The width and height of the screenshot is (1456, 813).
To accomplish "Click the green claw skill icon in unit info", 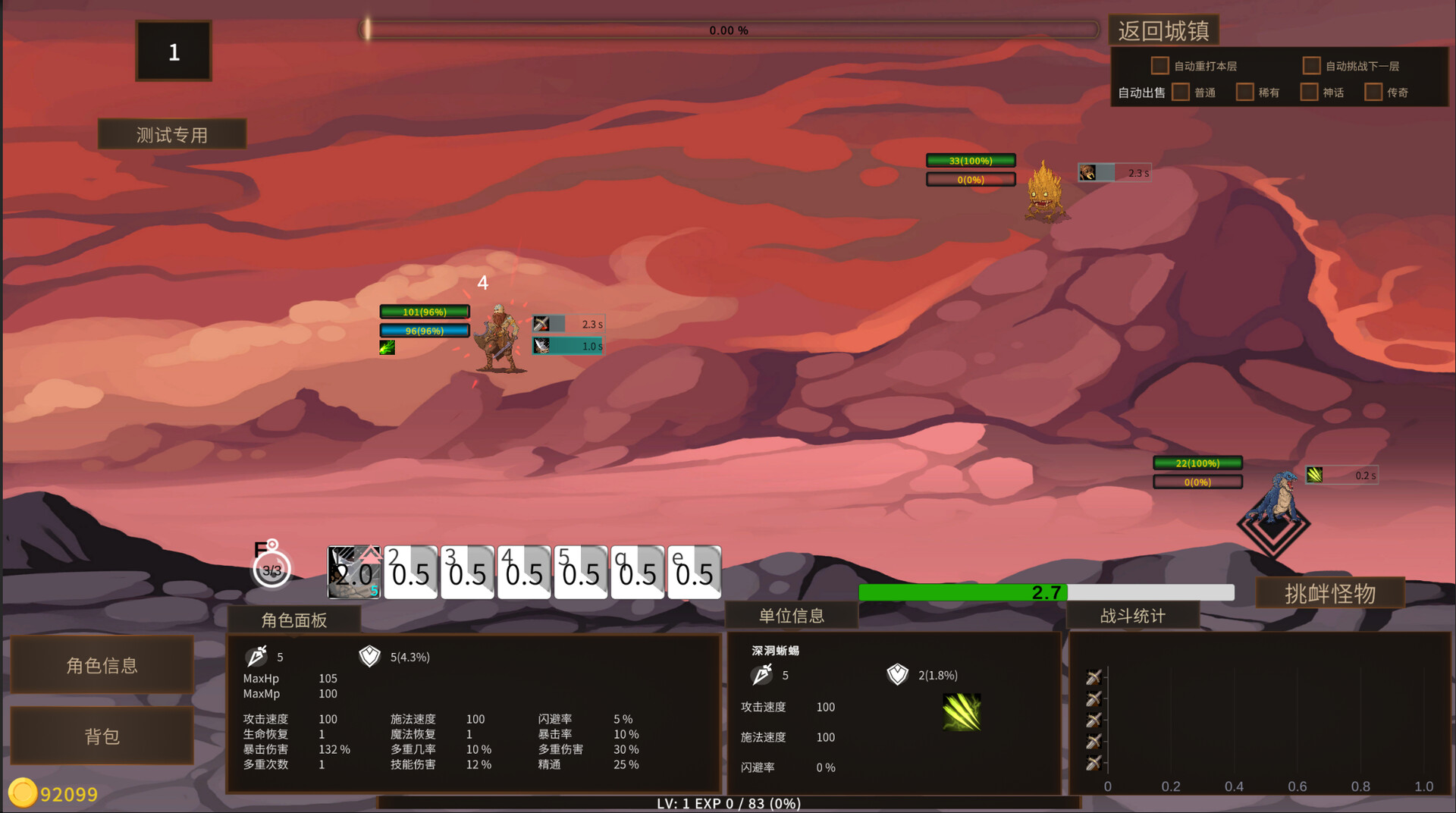I will 962,712.
